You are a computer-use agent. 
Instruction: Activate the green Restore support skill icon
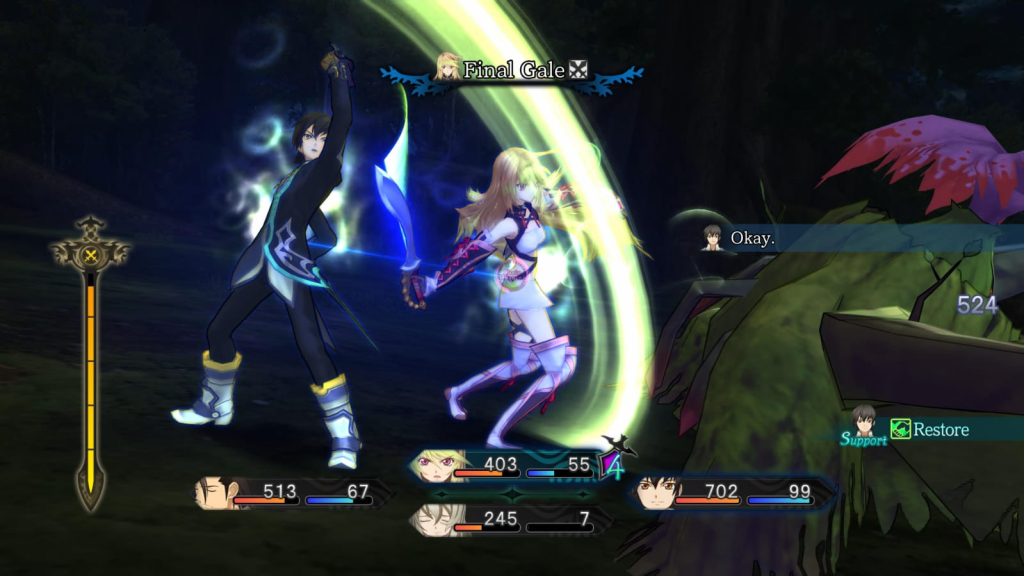(901, 429)
